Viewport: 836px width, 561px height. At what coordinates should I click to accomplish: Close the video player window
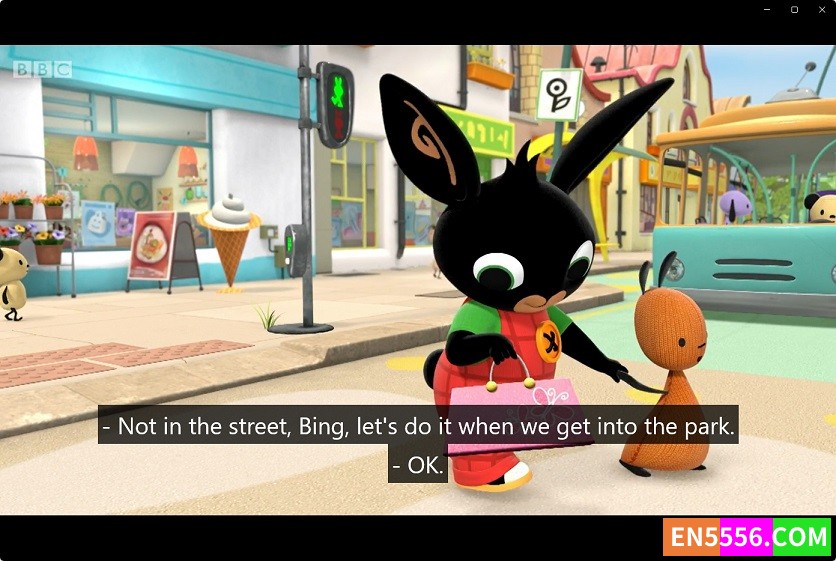pos(822,10)
